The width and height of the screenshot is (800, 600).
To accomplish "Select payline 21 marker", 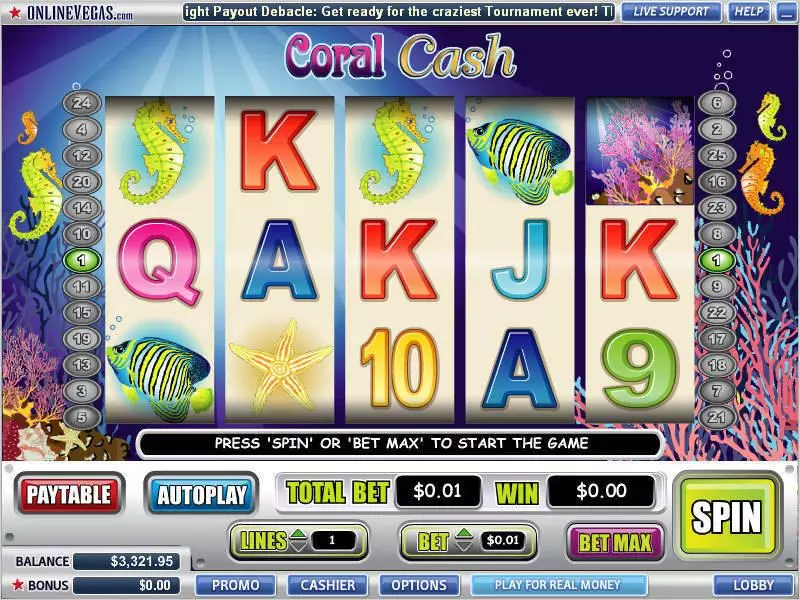I will (716, 416).
